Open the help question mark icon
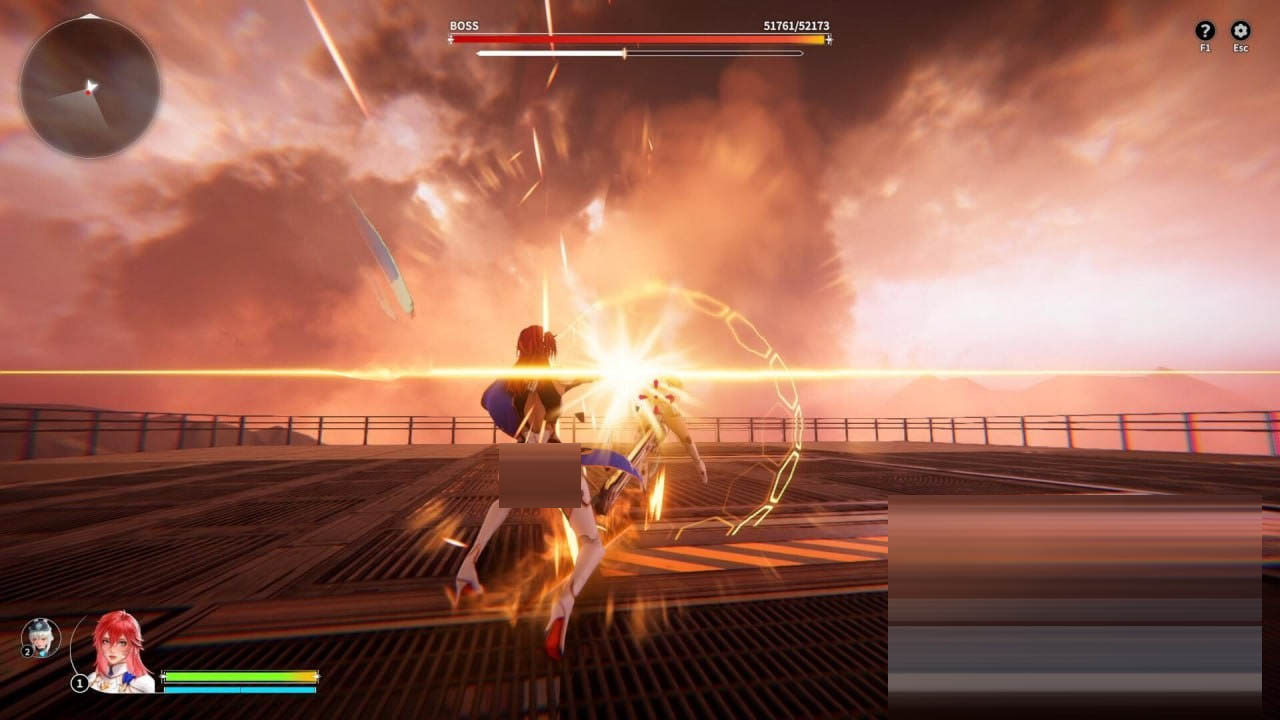 point(1205,31)
